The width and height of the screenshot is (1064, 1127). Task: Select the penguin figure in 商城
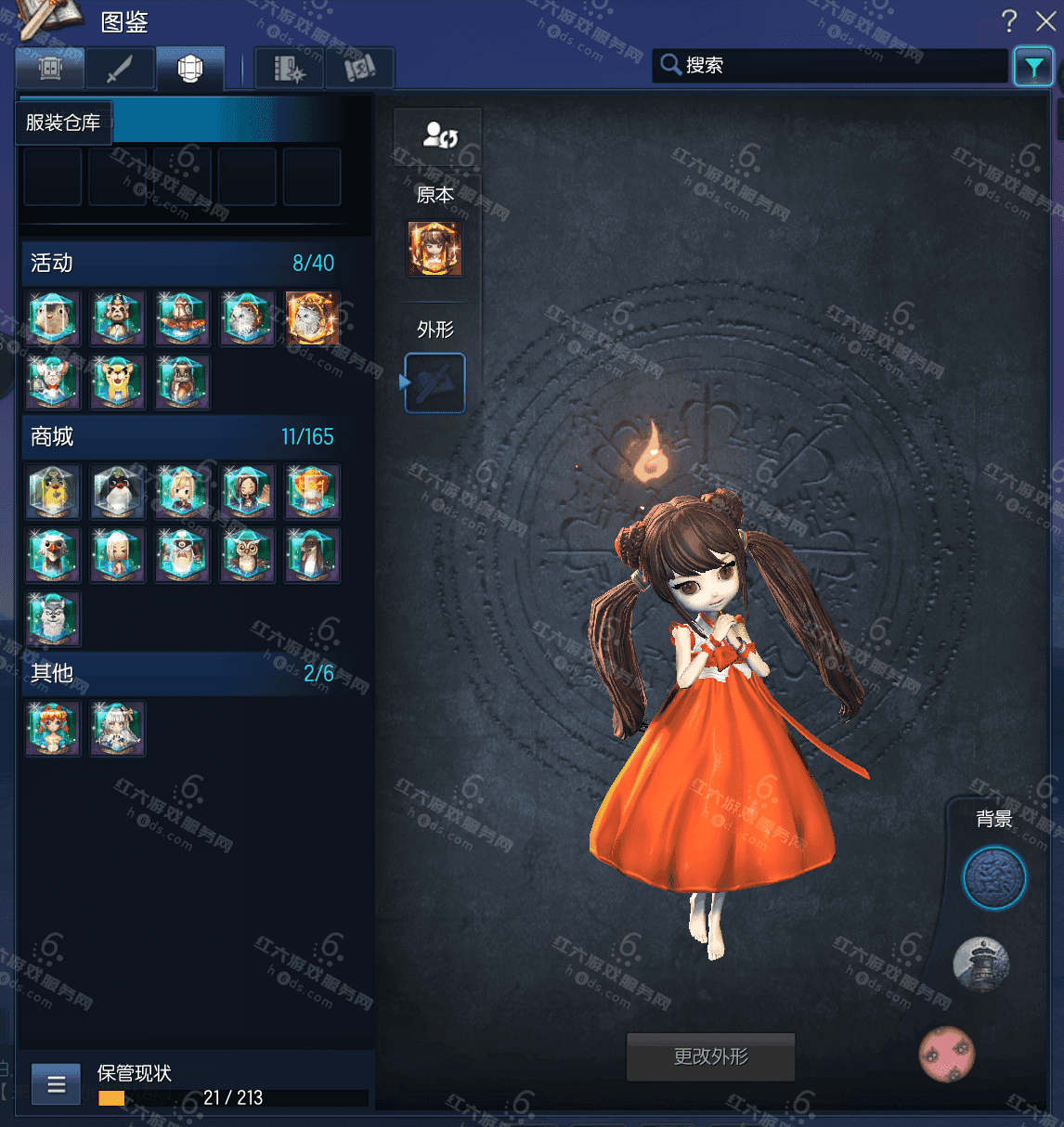tap(117, 492)
